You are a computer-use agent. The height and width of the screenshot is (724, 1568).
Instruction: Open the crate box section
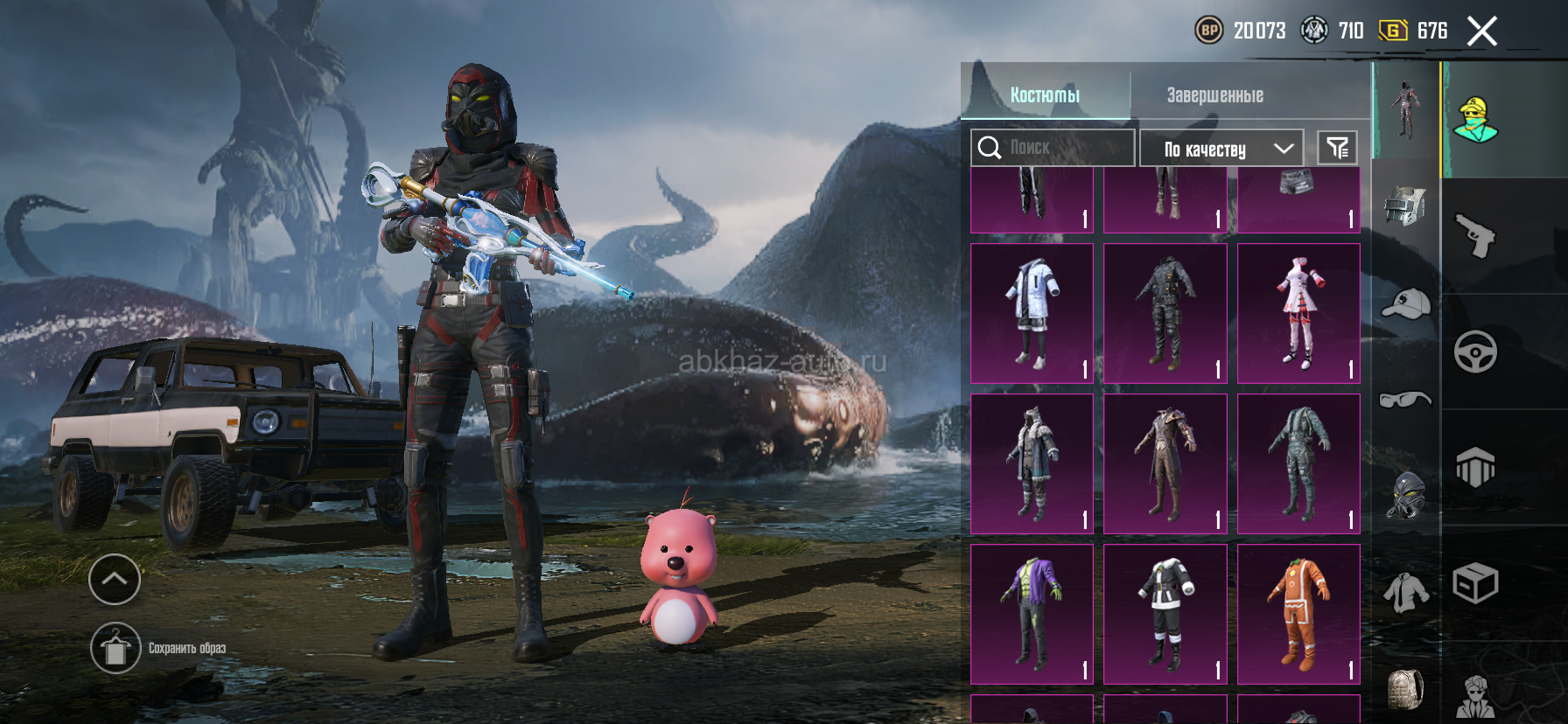pos(1475,583)
